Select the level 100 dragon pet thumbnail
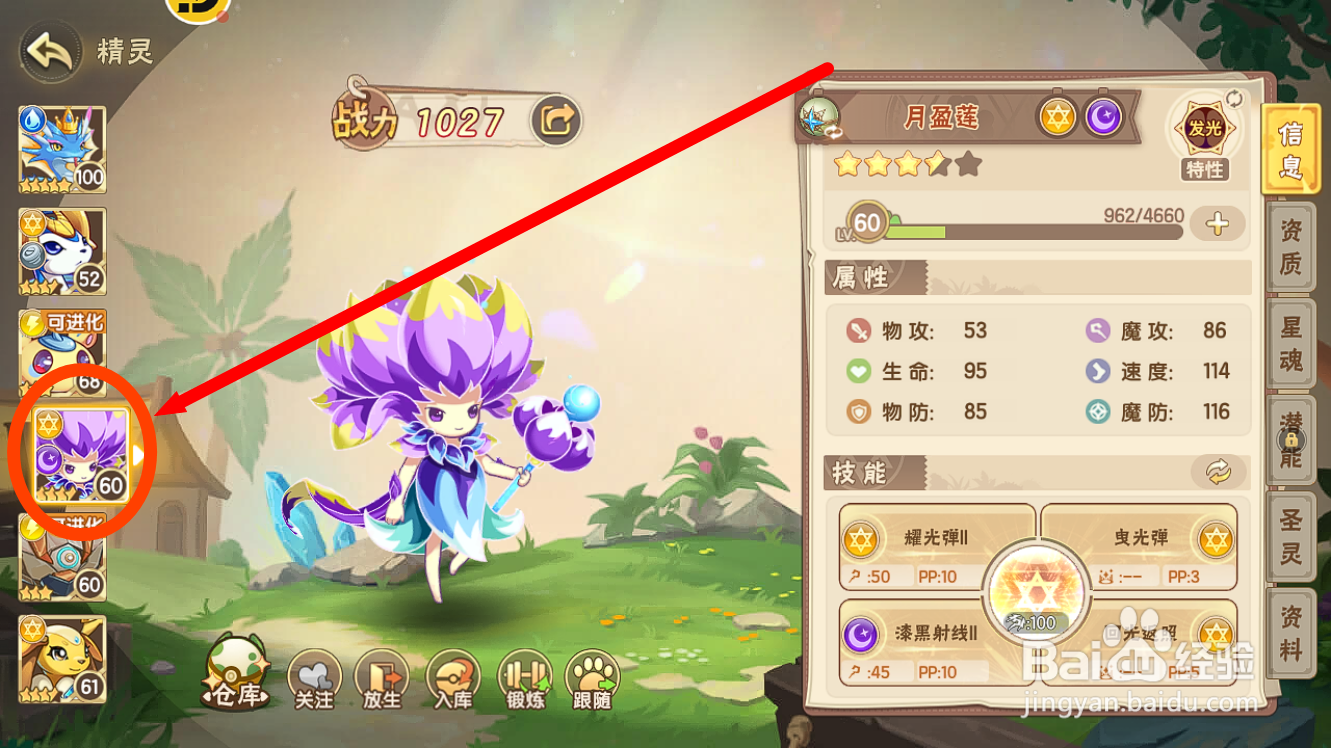This screenshot has height=748, width=1331. (x=61, y=147)
